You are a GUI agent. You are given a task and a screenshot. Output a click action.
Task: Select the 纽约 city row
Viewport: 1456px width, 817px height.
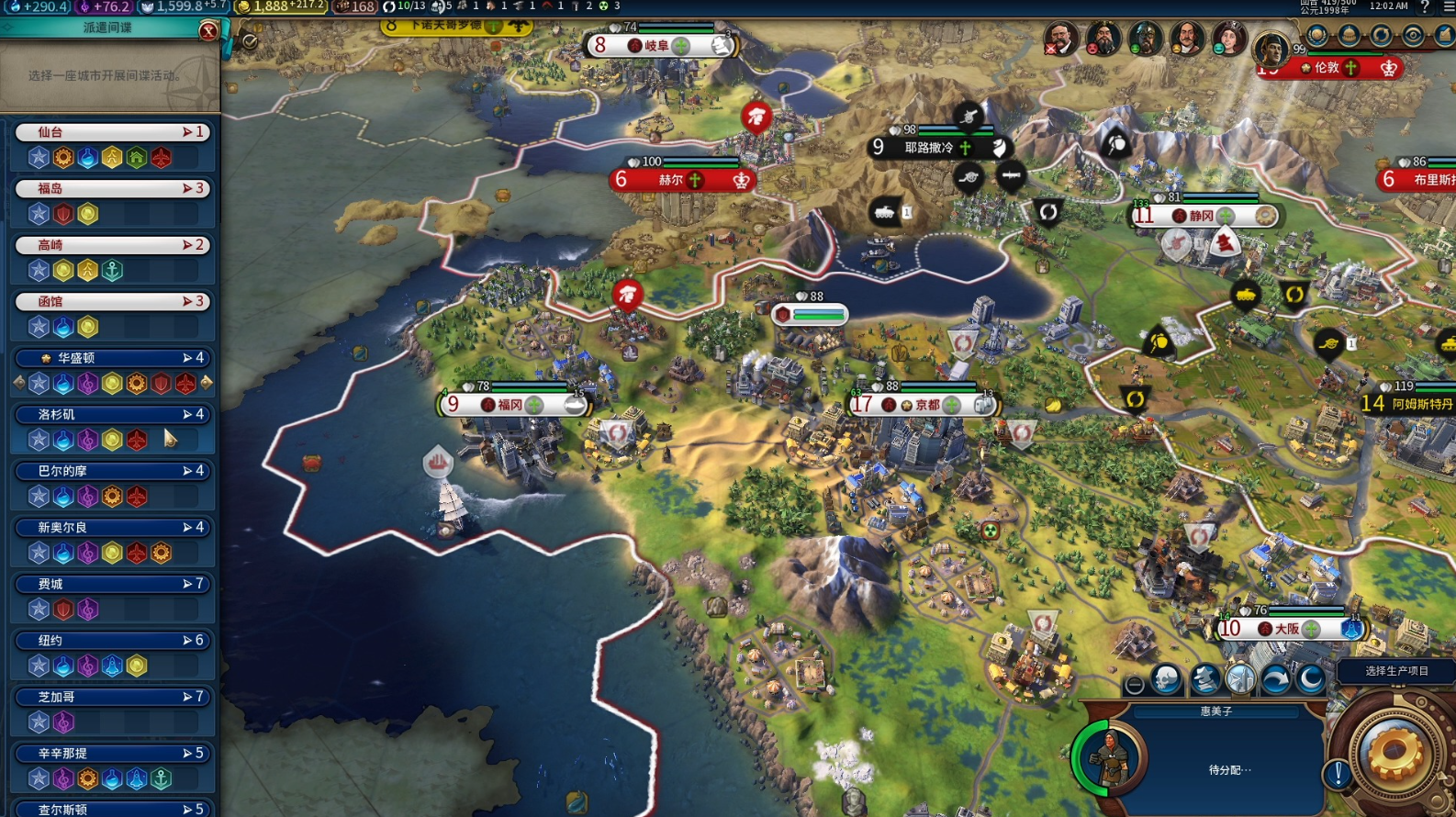click(112, 641)
